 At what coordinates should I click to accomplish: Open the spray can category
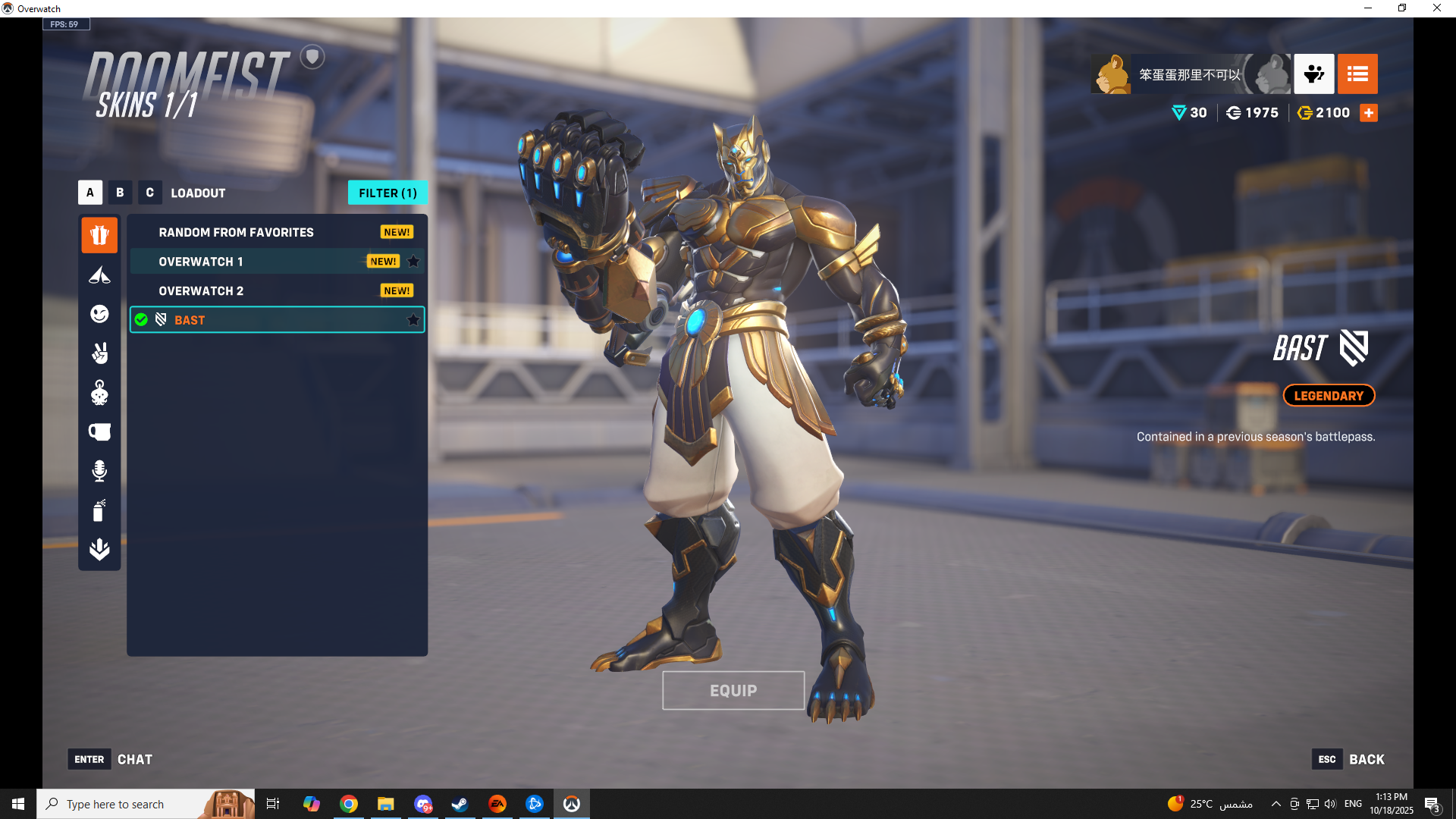pos(99,510)
